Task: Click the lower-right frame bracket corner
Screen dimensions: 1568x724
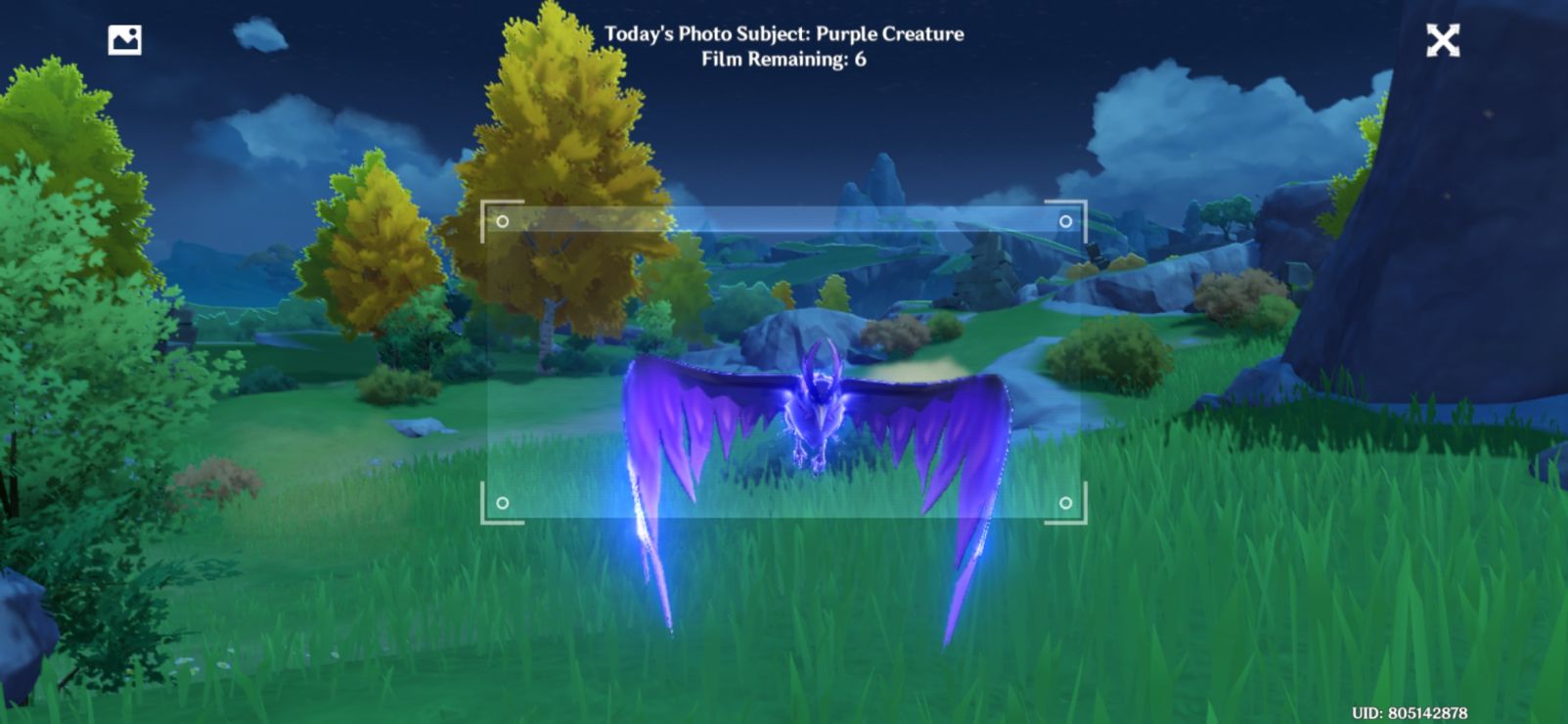Action: 1084,523
